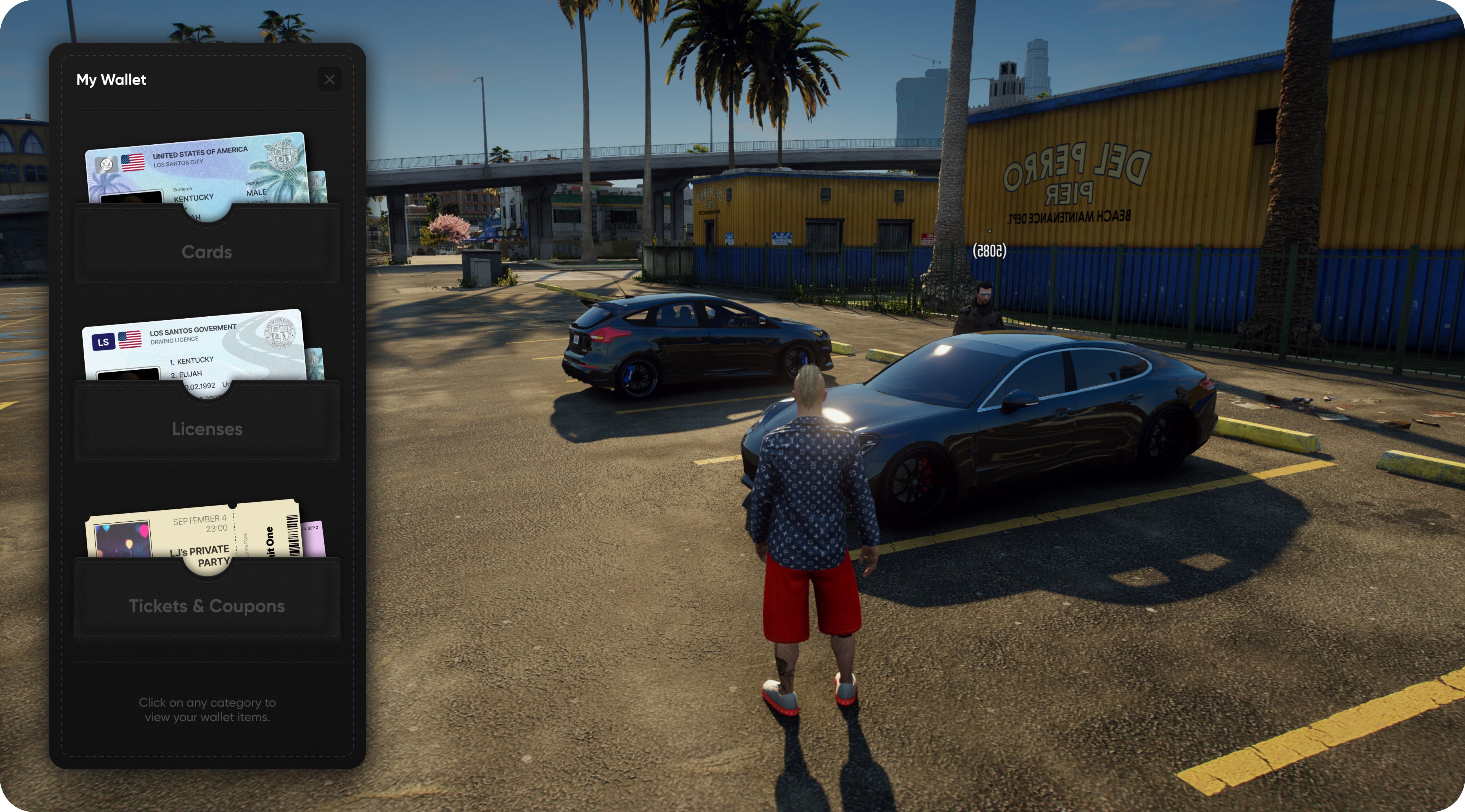Image resolution: width=1465 pixels, height=812 pixels.
Task: Close the My Wallet panel
Action: coord(329,80)
